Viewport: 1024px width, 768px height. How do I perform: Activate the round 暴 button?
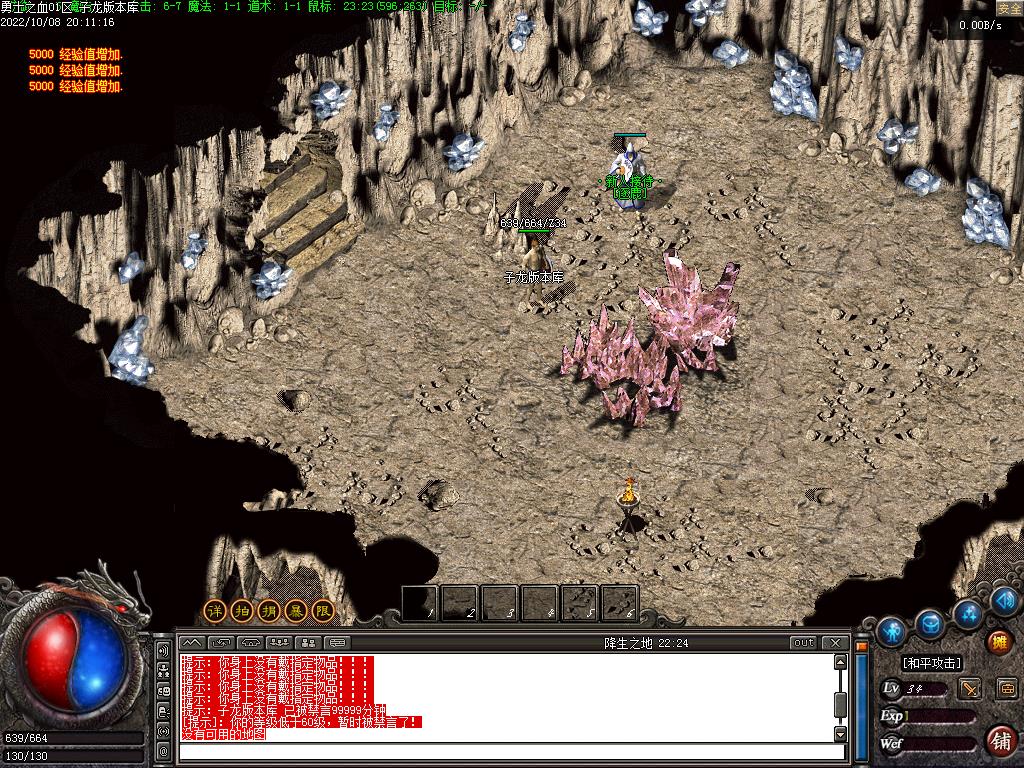pos(296,610)
